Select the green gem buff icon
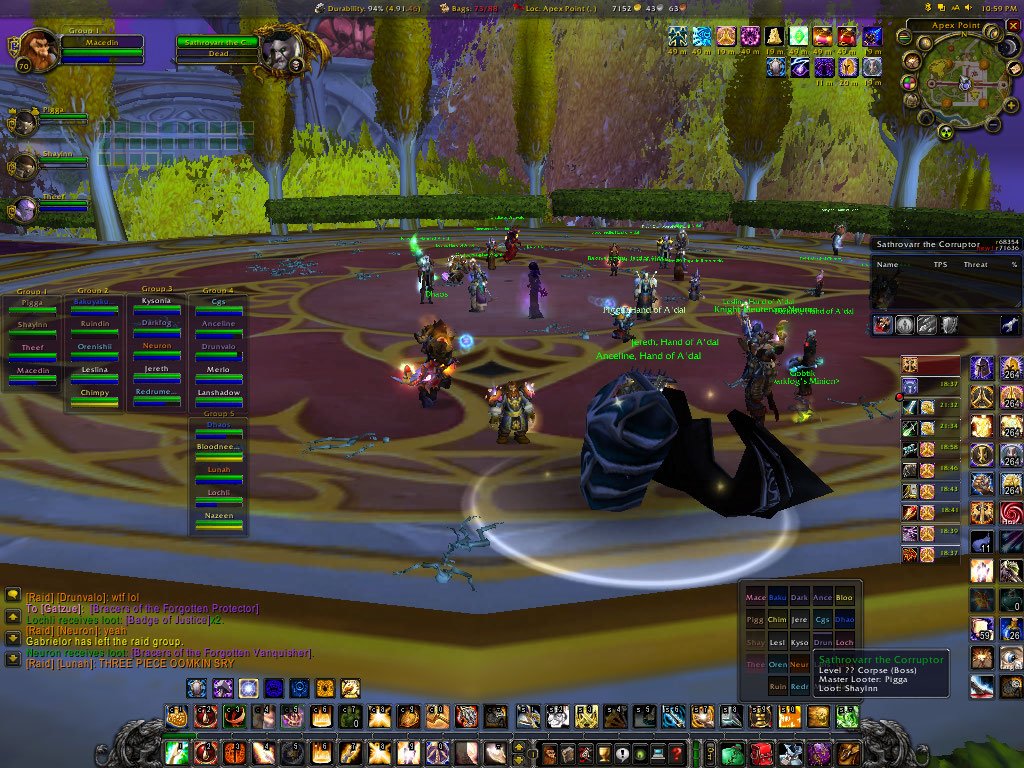 click(799, 37)
